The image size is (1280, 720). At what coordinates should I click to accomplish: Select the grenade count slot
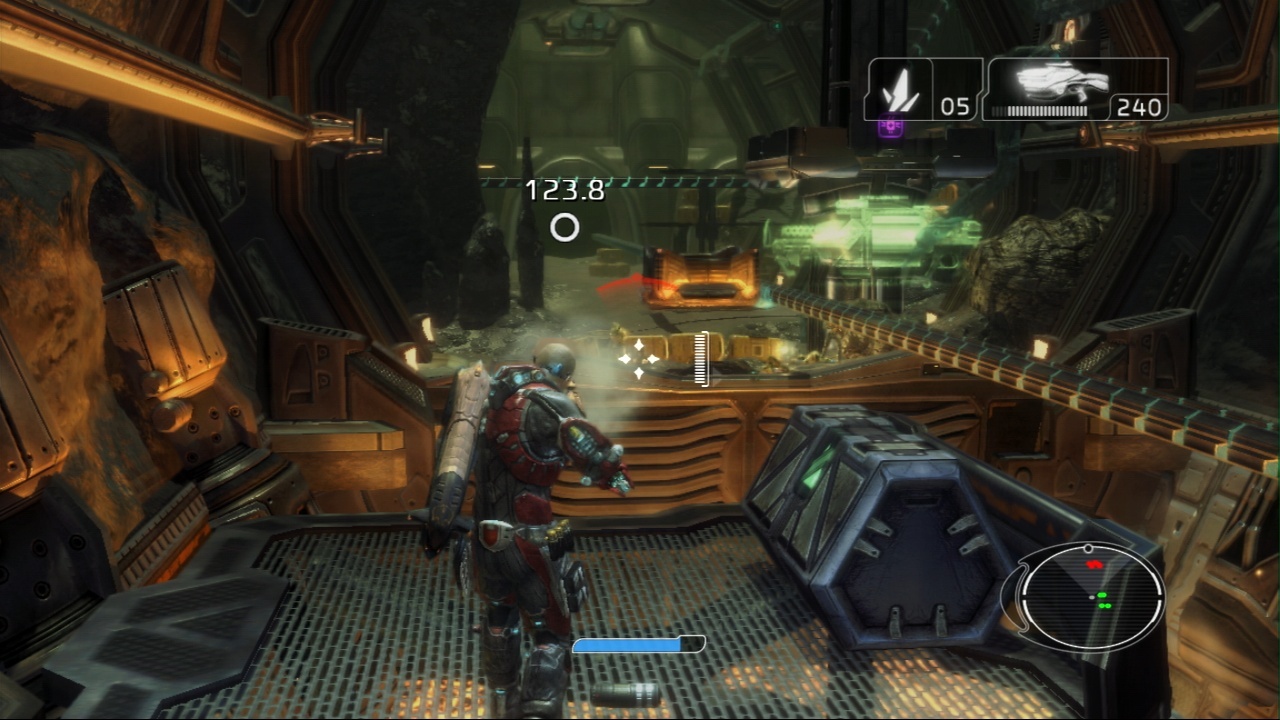pos(922,90)
